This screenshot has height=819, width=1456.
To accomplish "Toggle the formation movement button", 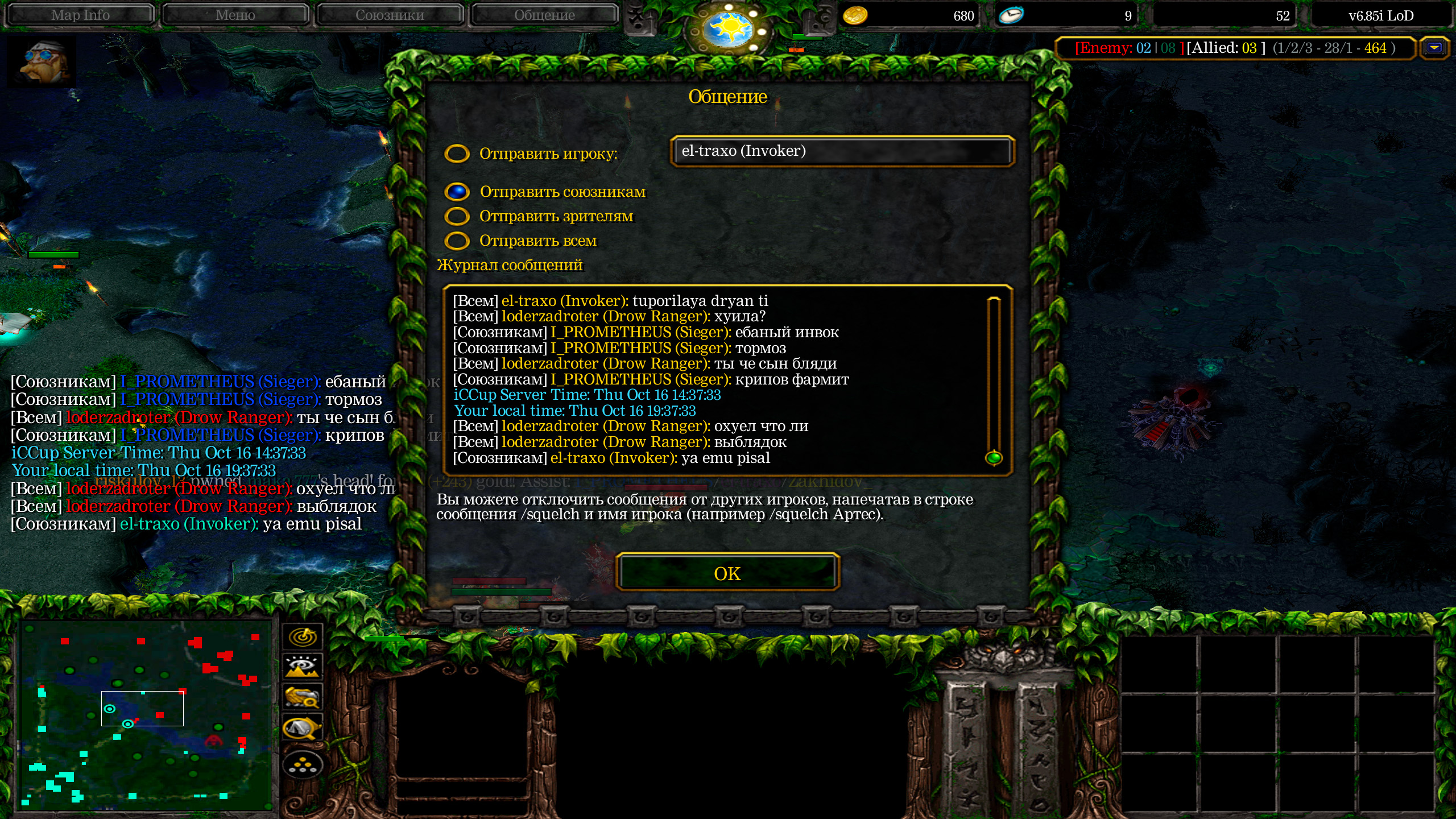I will [303, 766].
